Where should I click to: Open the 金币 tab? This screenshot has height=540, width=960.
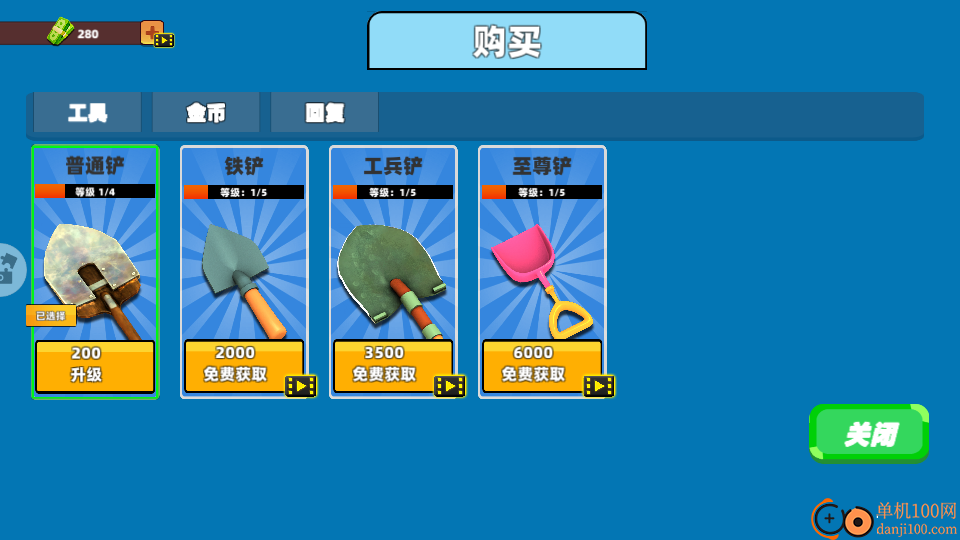[x=206, y=113]
